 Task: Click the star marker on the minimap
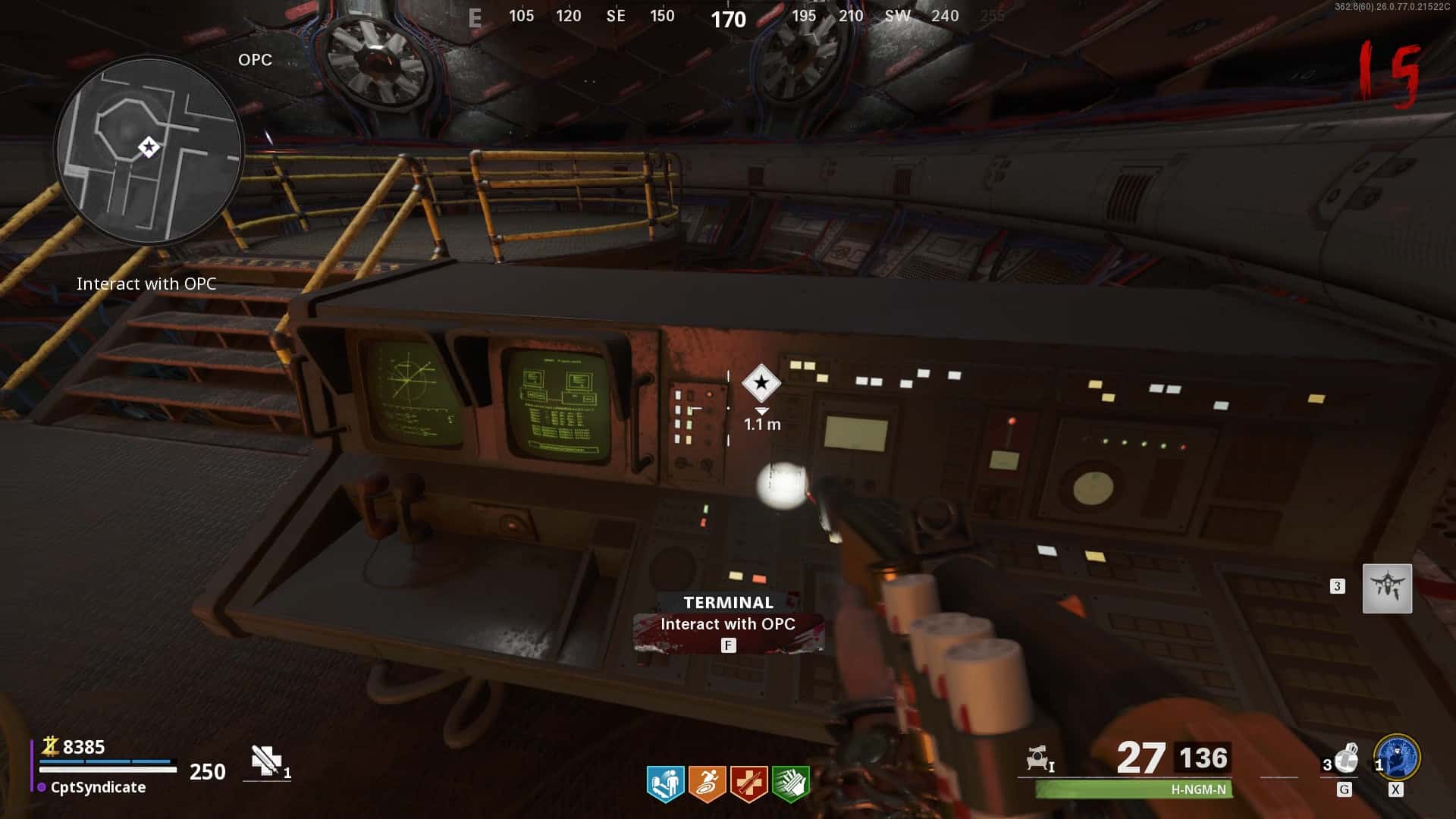click(149, 147)
